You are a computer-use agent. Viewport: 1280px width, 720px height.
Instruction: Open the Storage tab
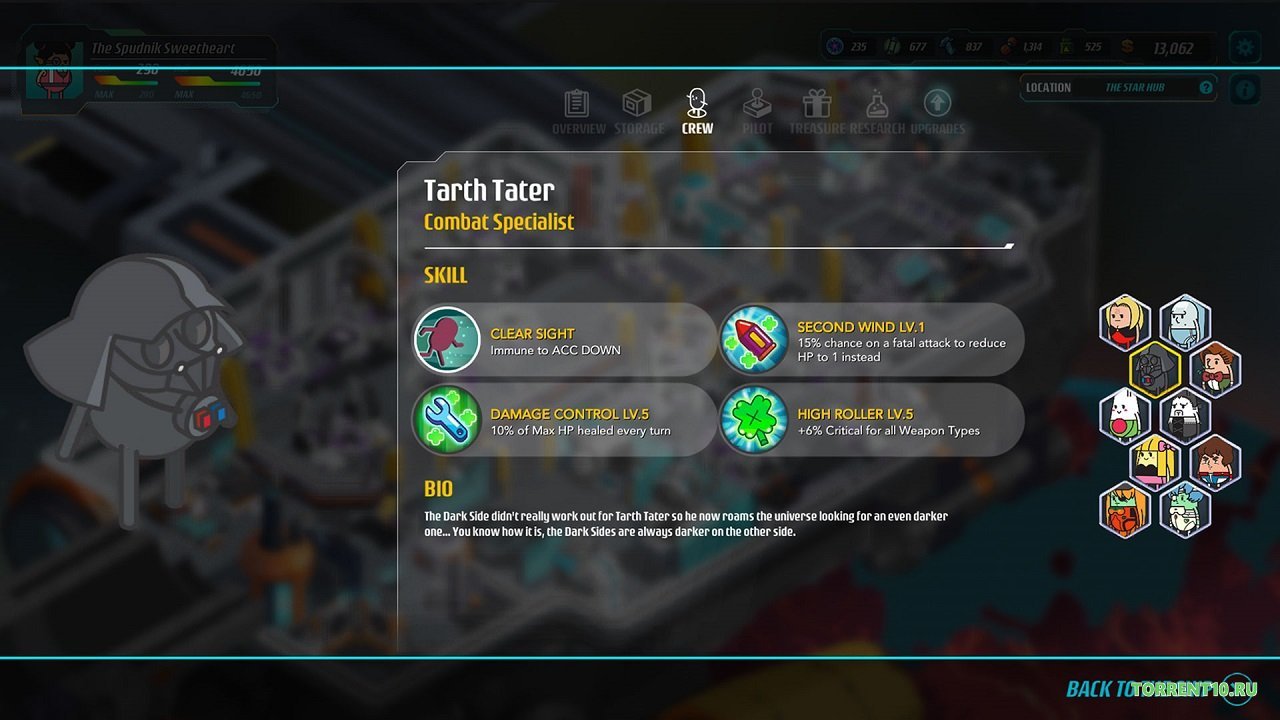coord(638,111)
